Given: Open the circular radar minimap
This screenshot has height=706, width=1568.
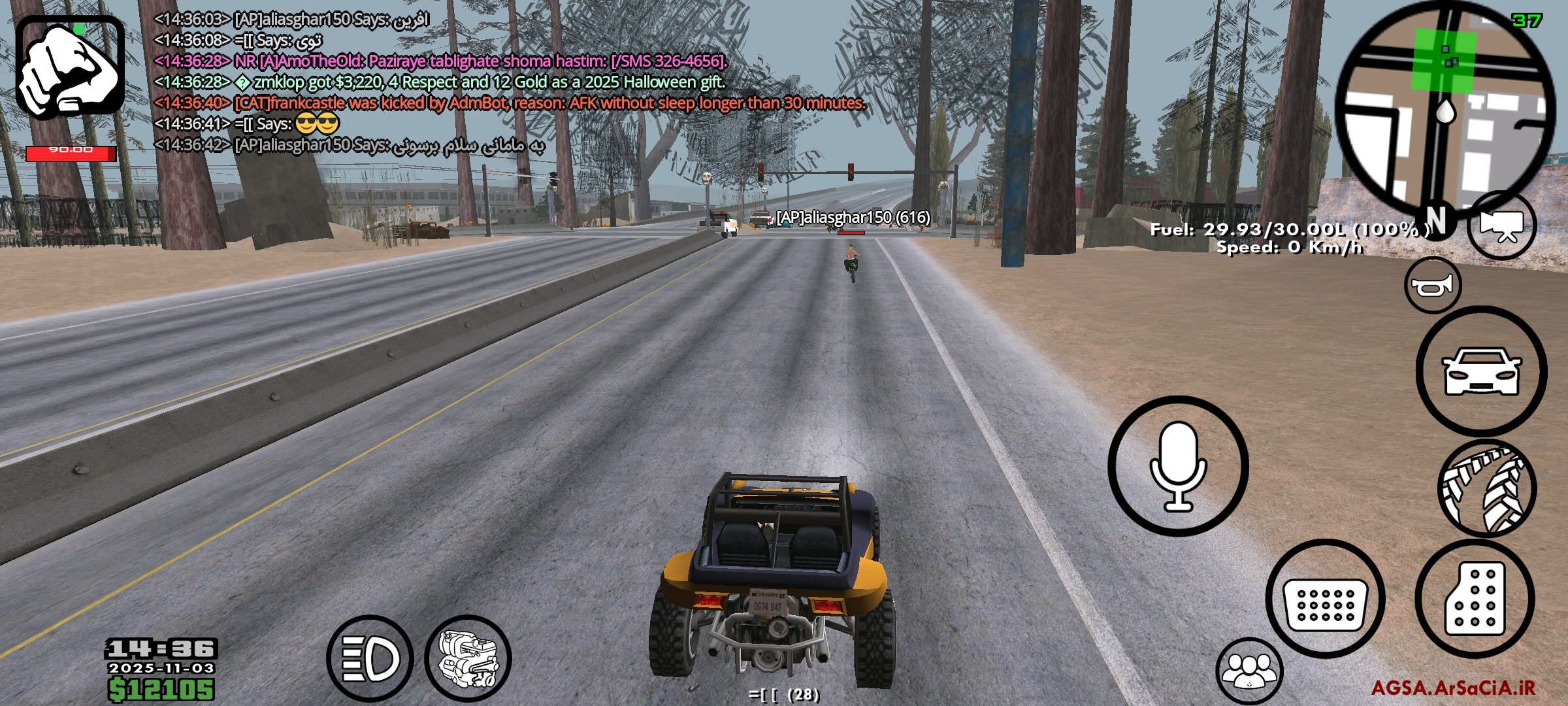Looking at the screenshot, I should [x=1445, y=109].
